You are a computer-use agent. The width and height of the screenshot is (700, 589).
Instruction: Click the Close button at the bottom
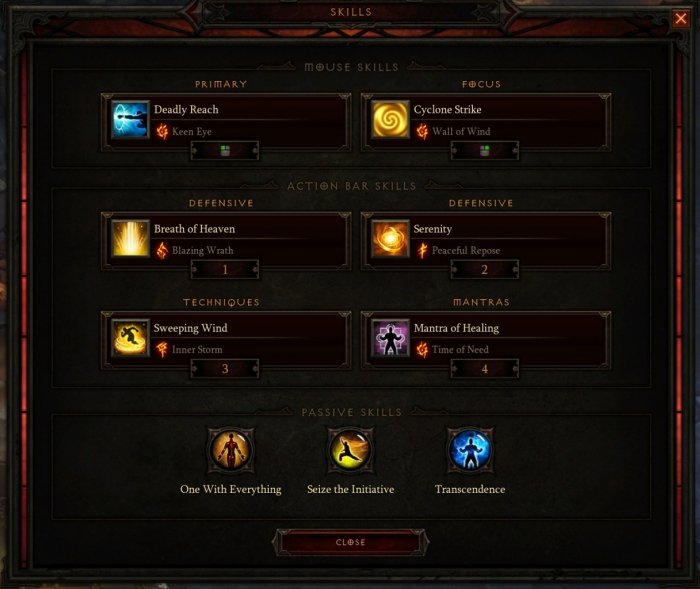point(350,542)
